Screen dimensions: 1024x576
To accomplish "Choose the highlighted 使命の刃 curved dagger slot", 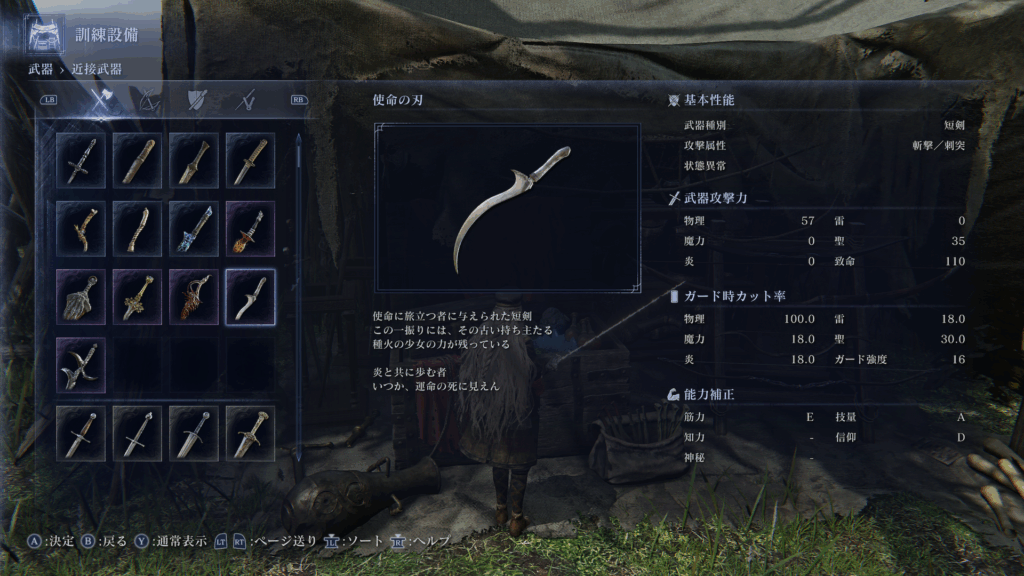I will 250,297.
